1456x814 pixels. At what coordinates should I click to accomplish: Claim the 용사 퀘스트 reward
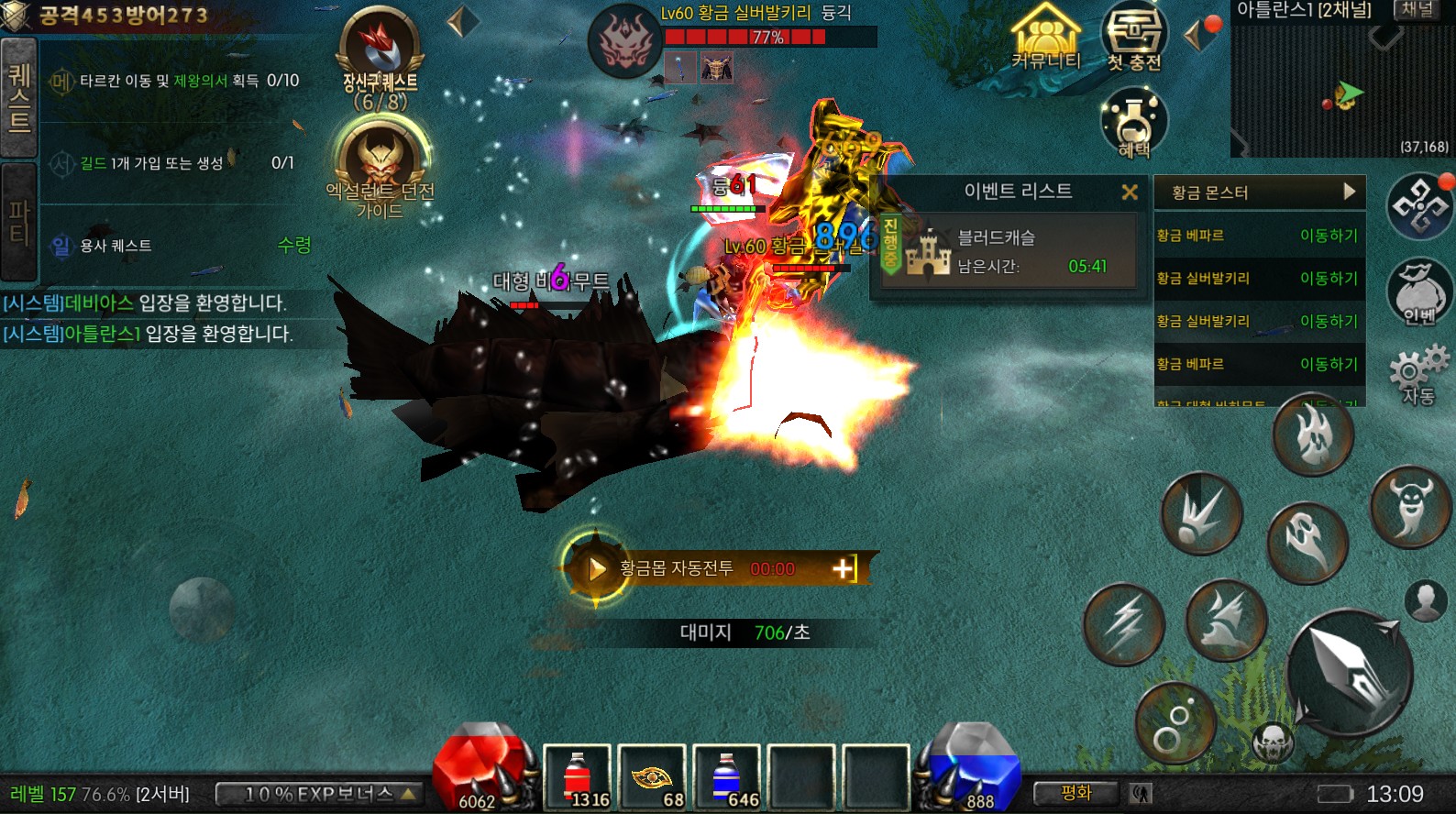[x=294, y=245]
